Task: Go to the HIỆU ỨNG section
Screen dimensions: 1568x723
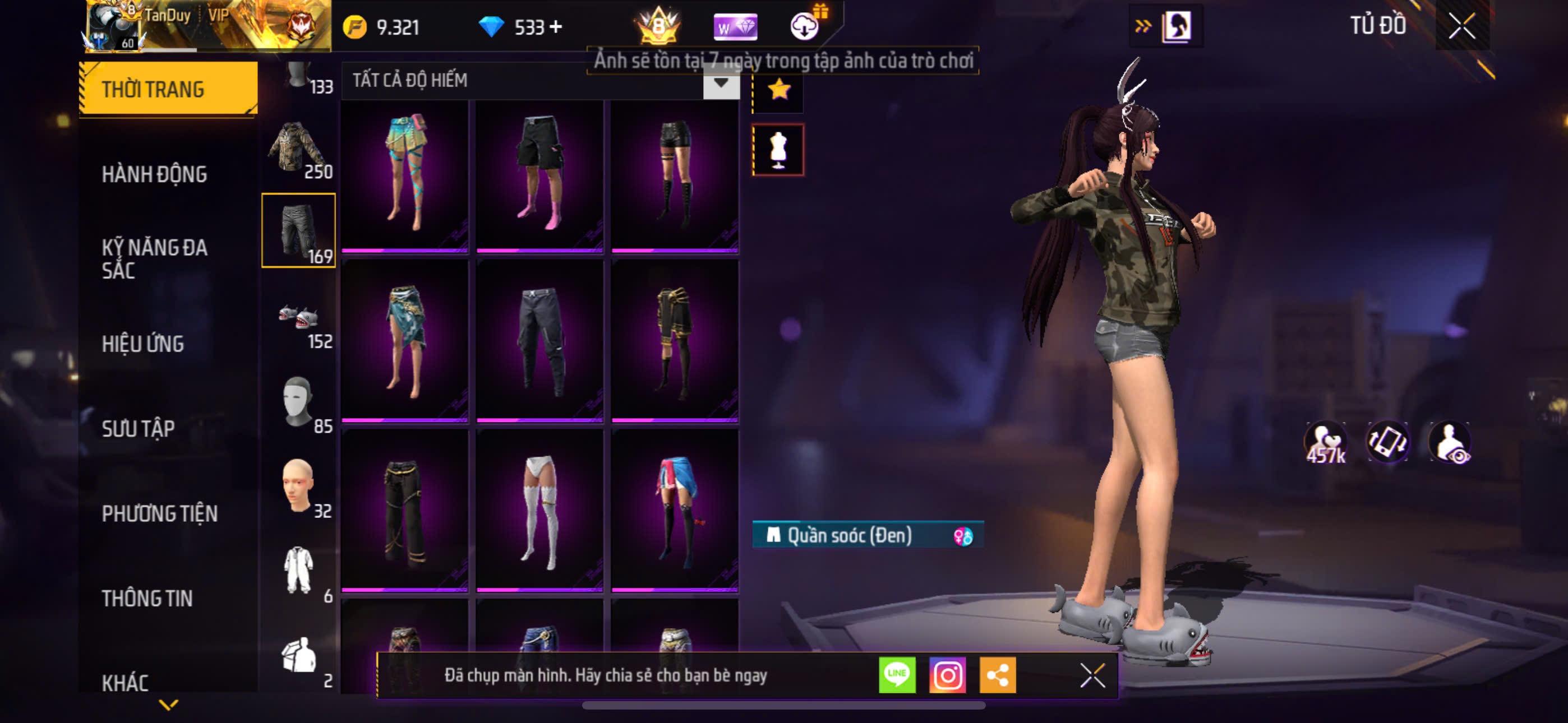Action: [142, 344]
